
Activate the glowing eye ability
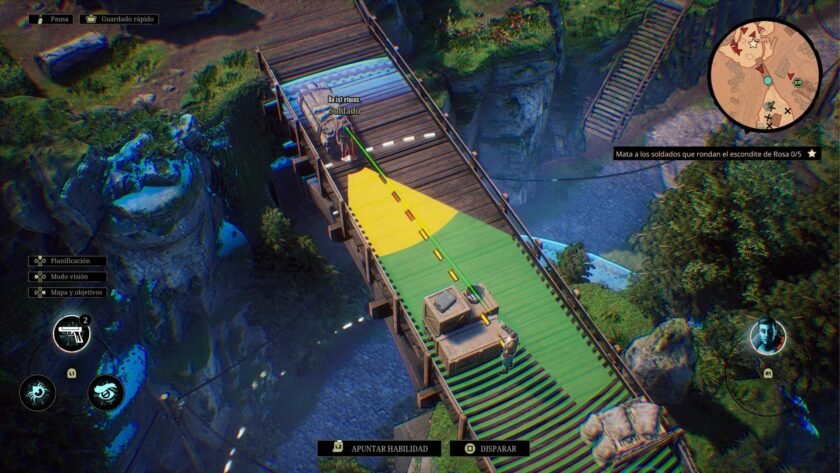[37, 392]
